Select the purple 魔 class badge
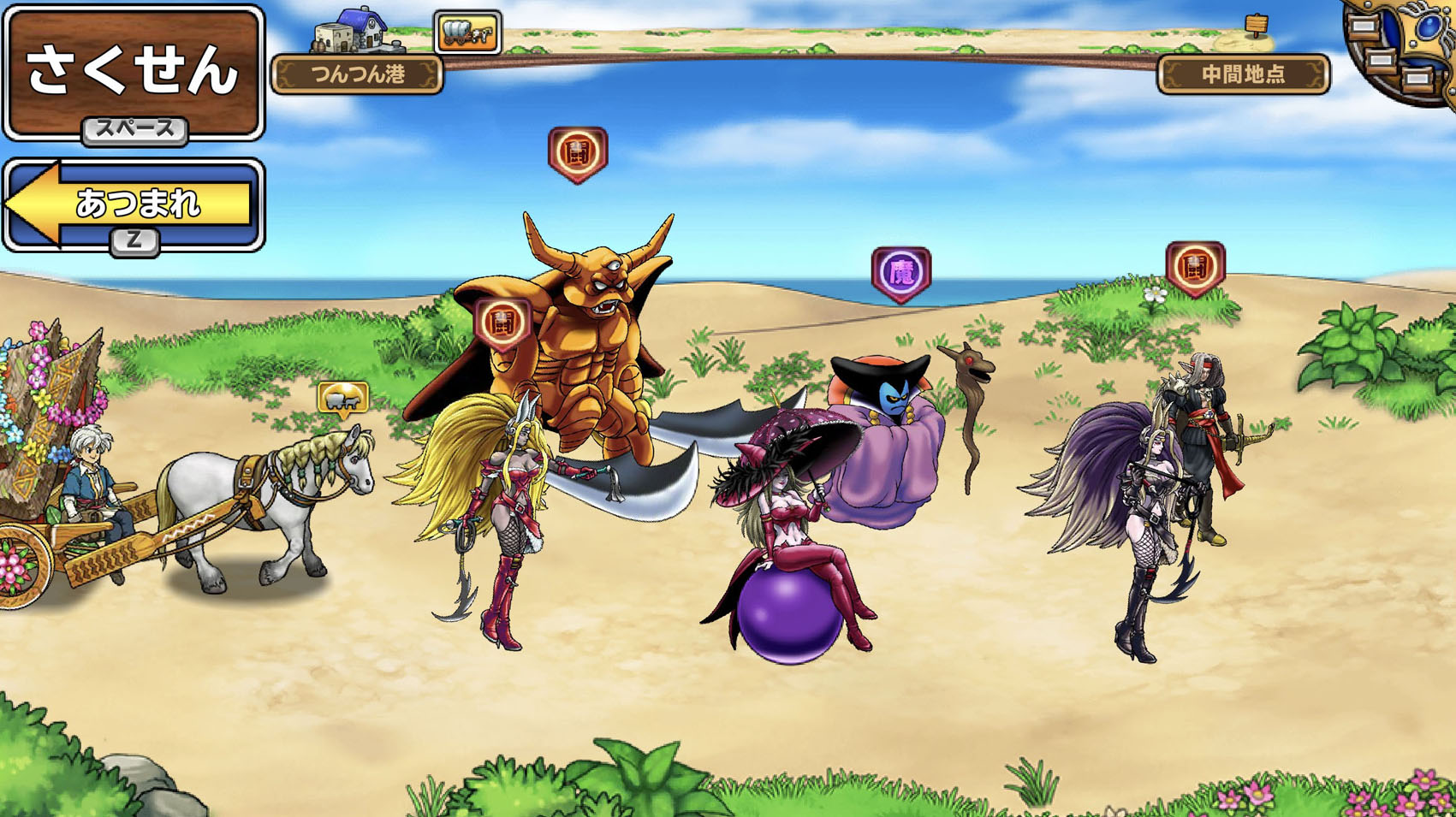Image resolution: width=1456 pixels, height=817 pixels. tap(900, 274)
